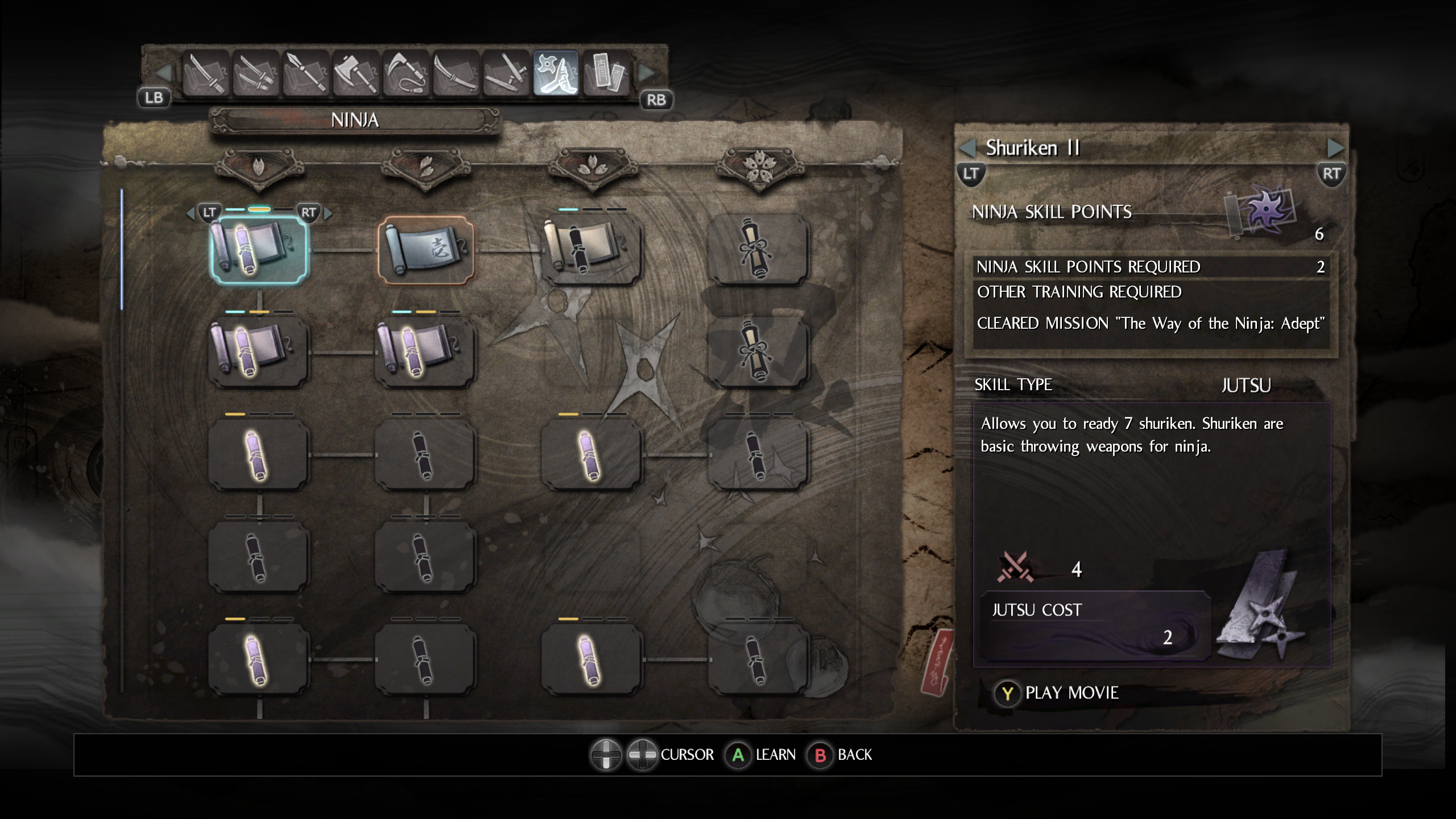Open the Onmyo talisman skill tab
This screenshot has width=1456, height=819.
[x=606, y=73]
